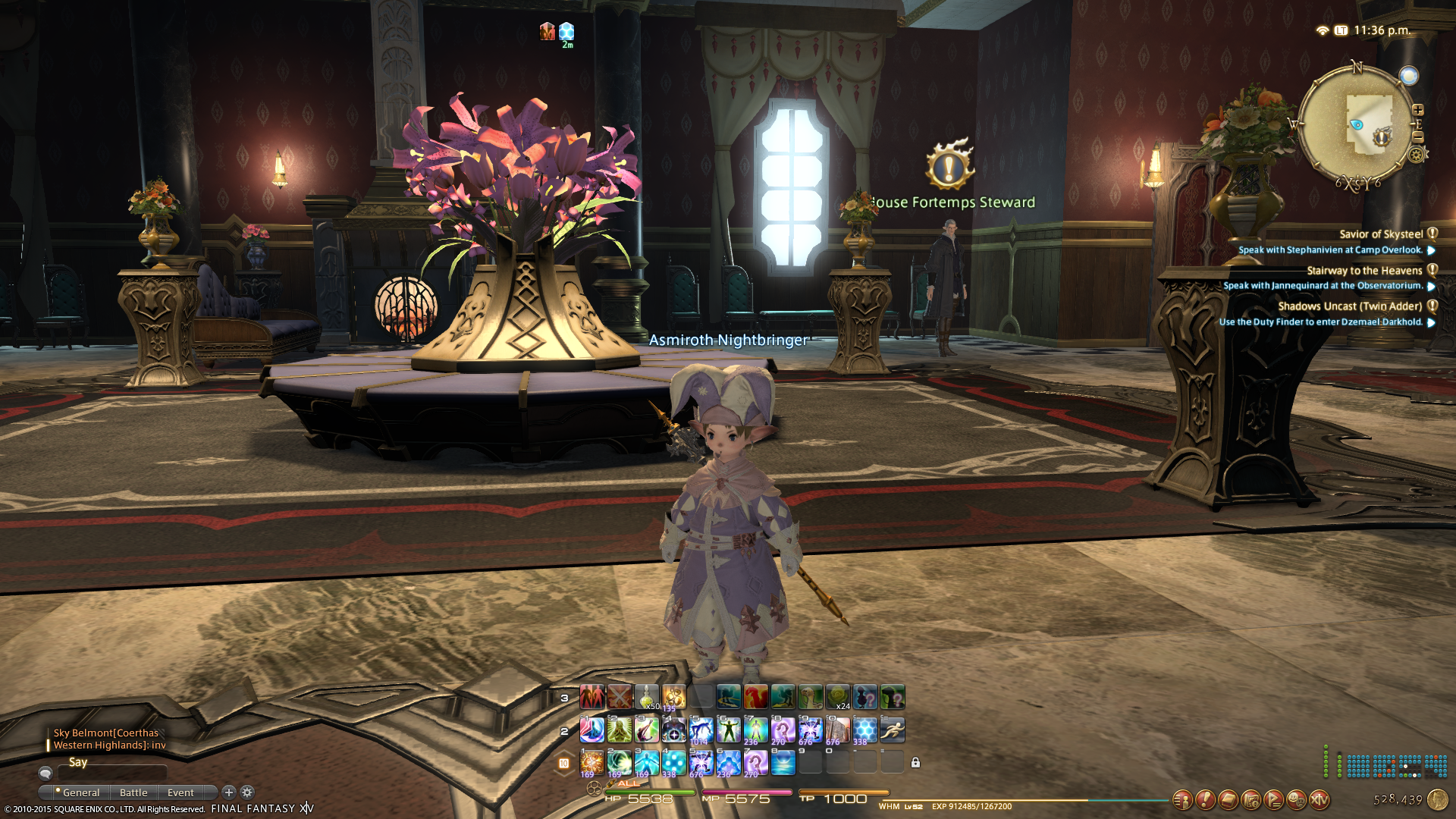Zoom out the minimap with the minus button
Image resolution: width=1456 pixels, height=819 pixels.
(1417, 137)
